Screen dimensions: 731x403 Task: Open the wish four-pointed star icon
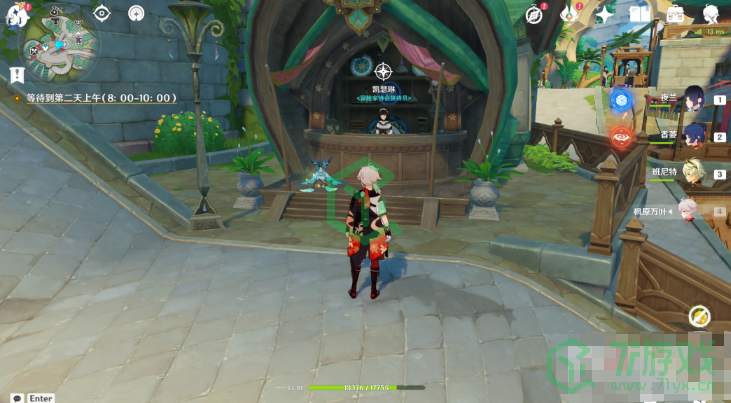605,14
